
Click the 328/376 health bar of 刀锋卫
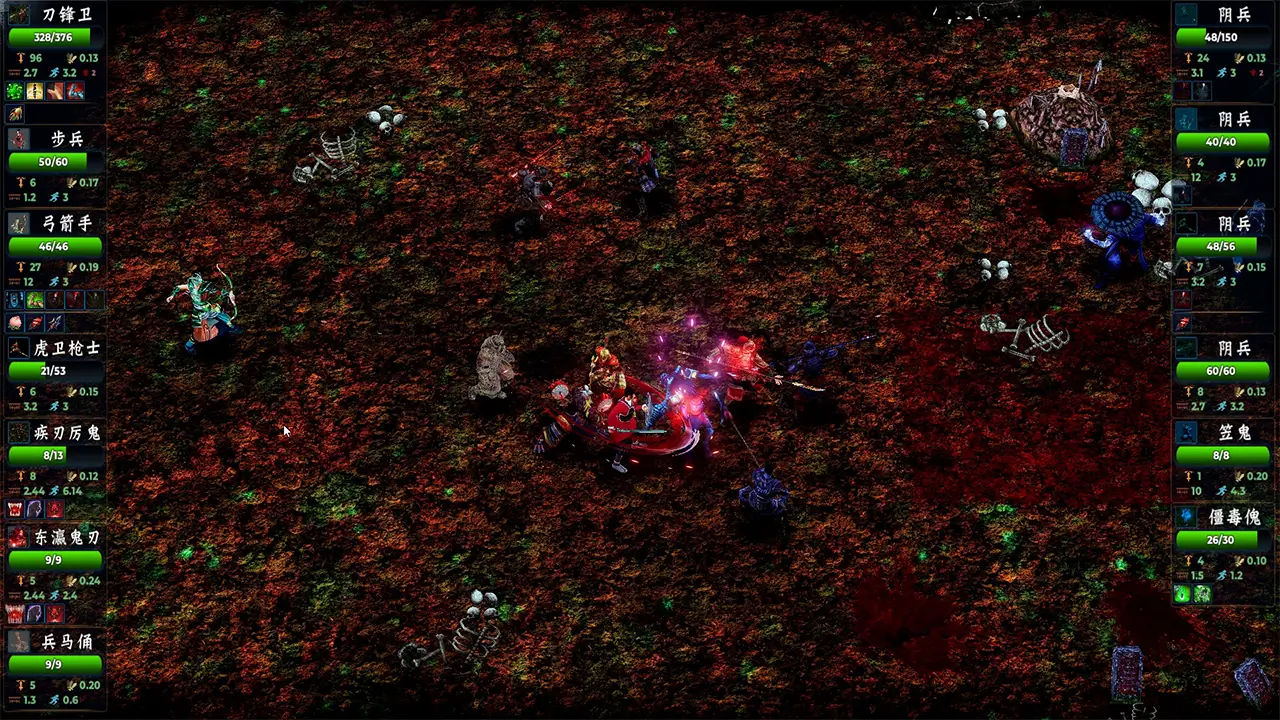click(50, 36)
